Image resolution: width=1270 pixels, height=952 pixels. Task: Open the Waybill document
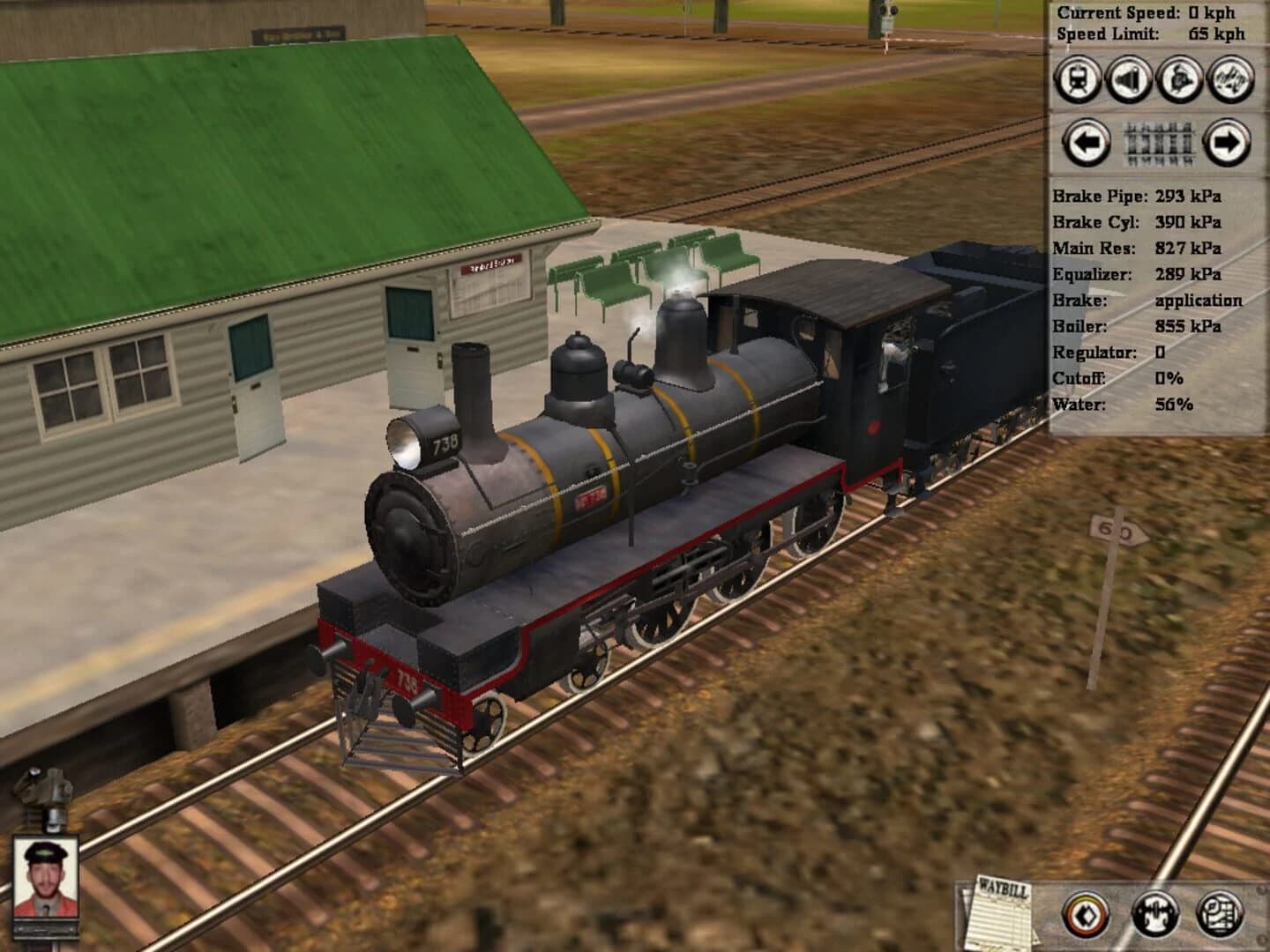(1001, 912)
